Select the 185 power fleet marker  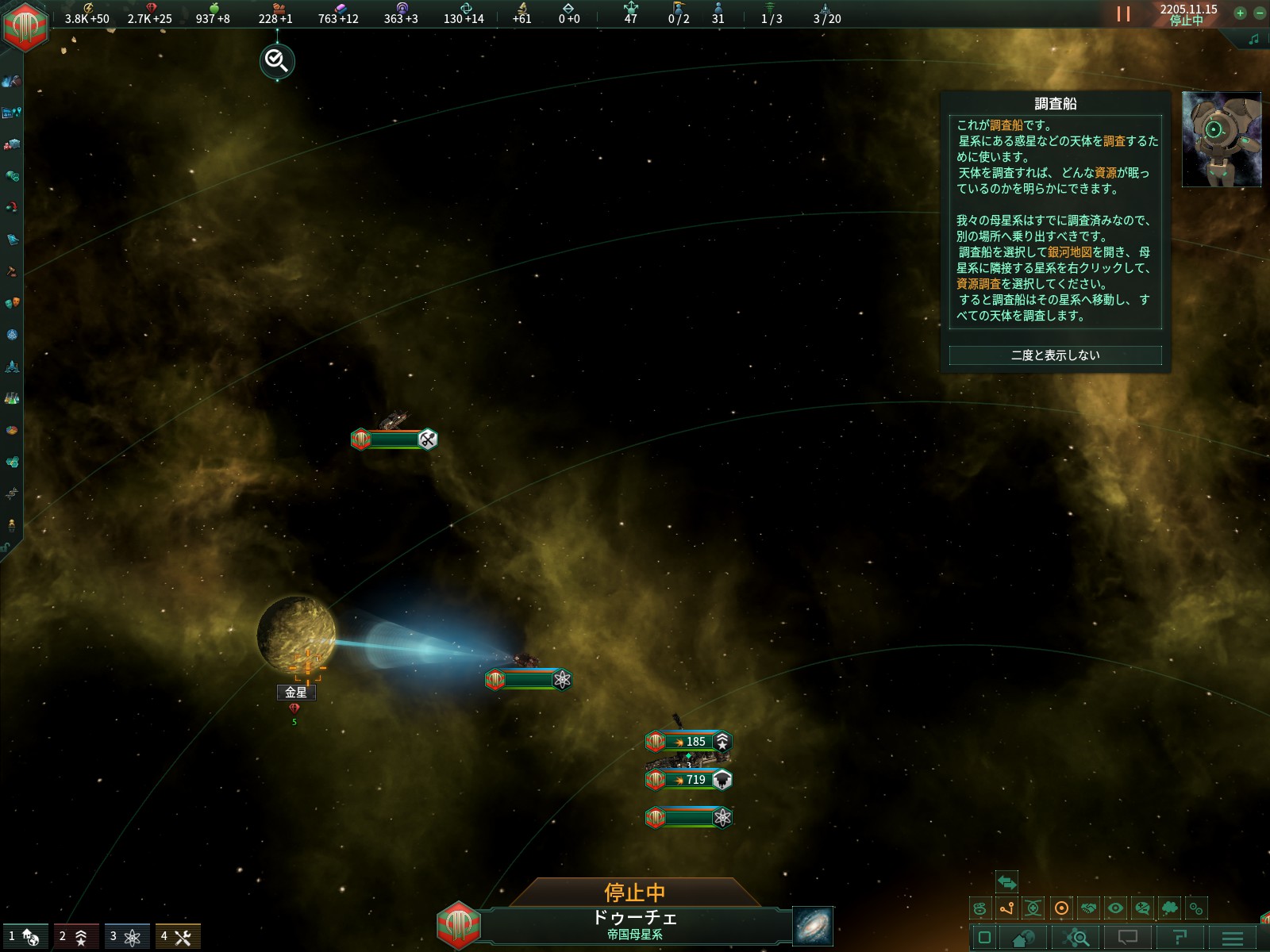coord(688,742)
